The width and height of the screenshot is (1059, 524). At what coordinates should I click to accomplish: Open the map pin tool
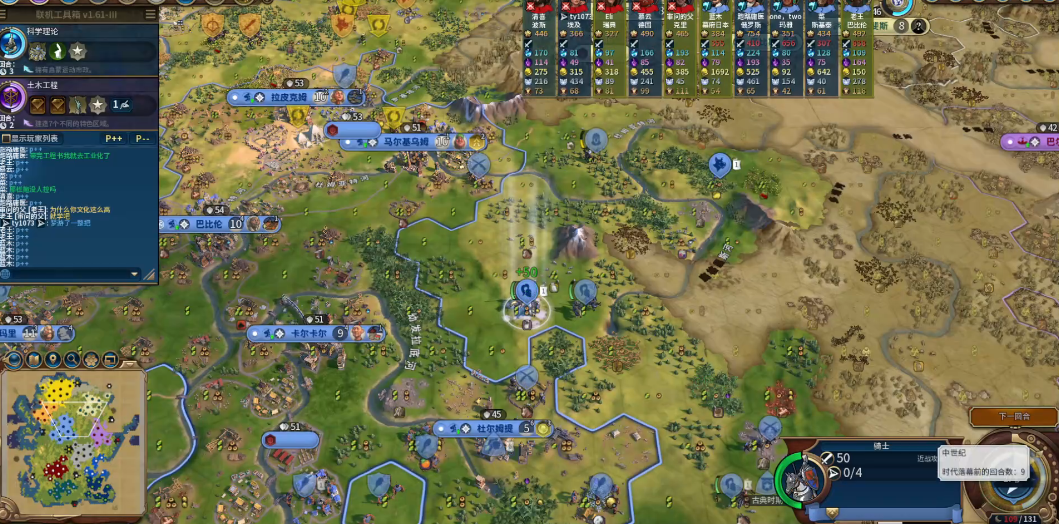[54, 359]
